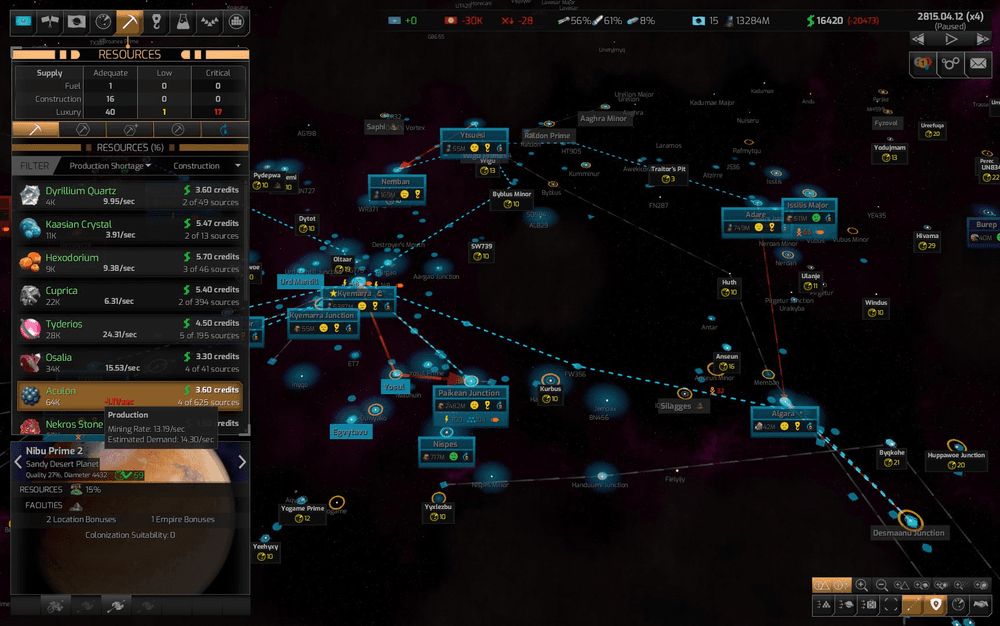Resume game with the play button
Image resolution: width=1000 pixels, height=626 pixels.
(952, 40)
